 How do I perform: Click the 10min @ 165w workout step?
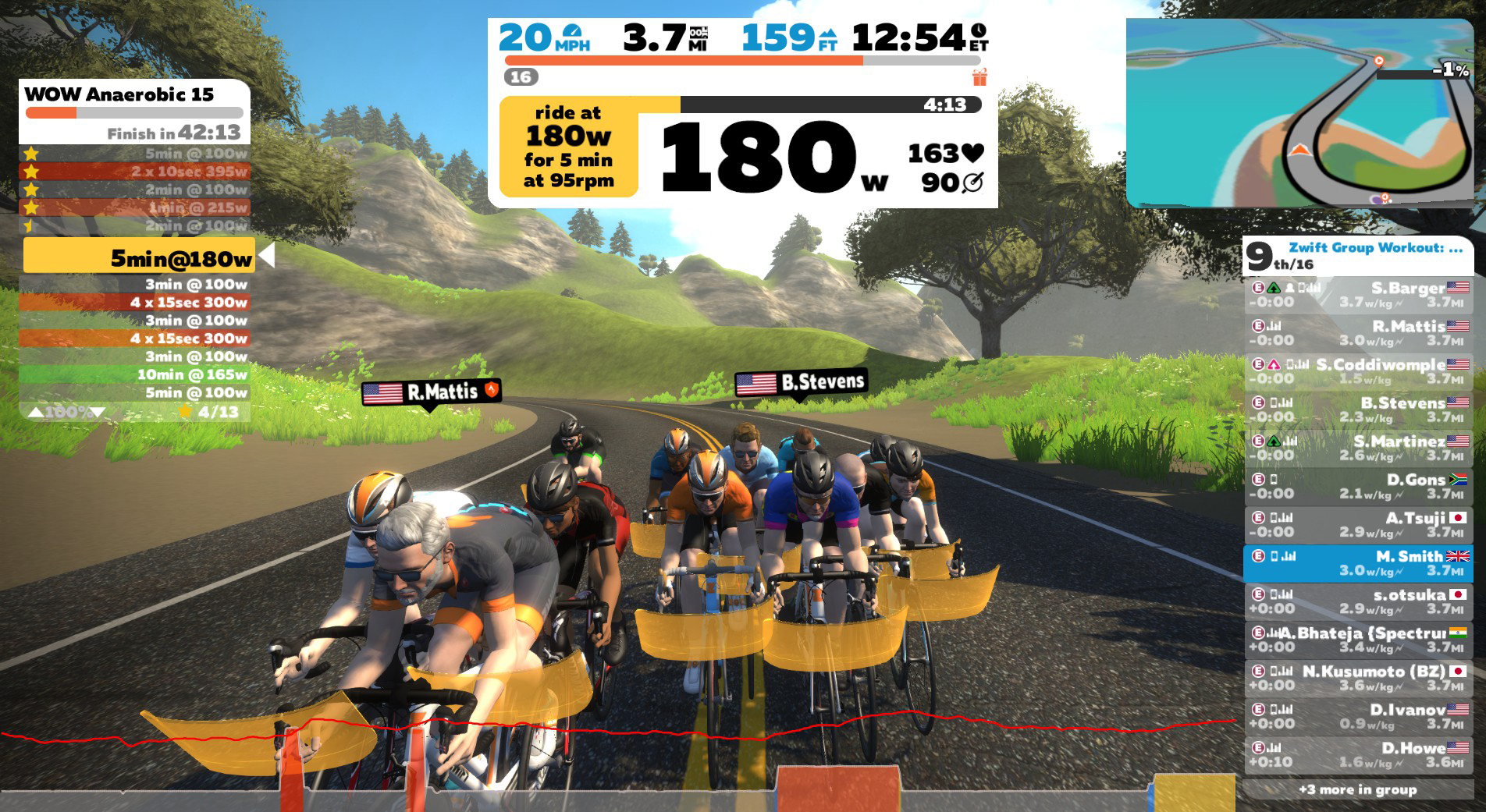(134, 374)
